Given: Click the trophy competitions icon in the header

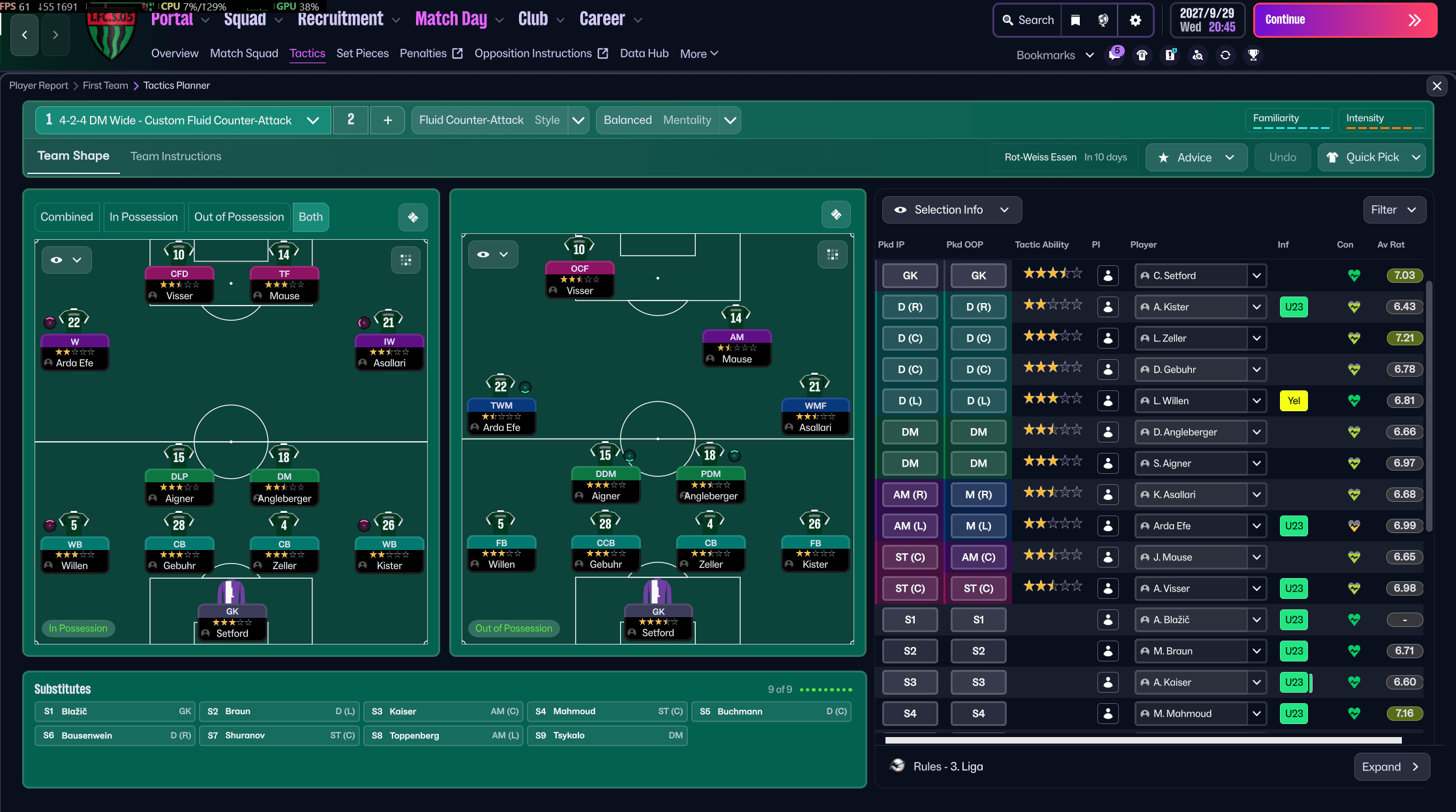Looking at the screenshot, I should pos(1253,55).
